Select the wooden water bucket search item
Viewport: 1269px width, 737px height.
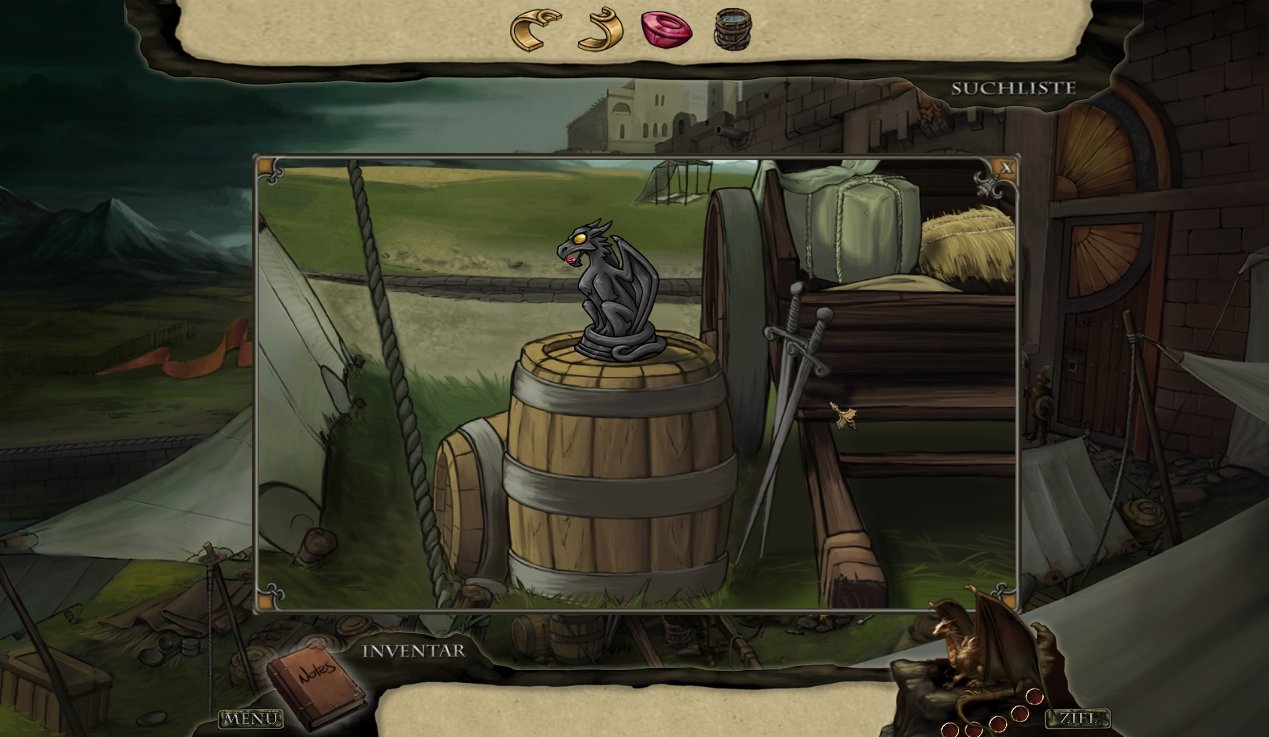point(732,29)
